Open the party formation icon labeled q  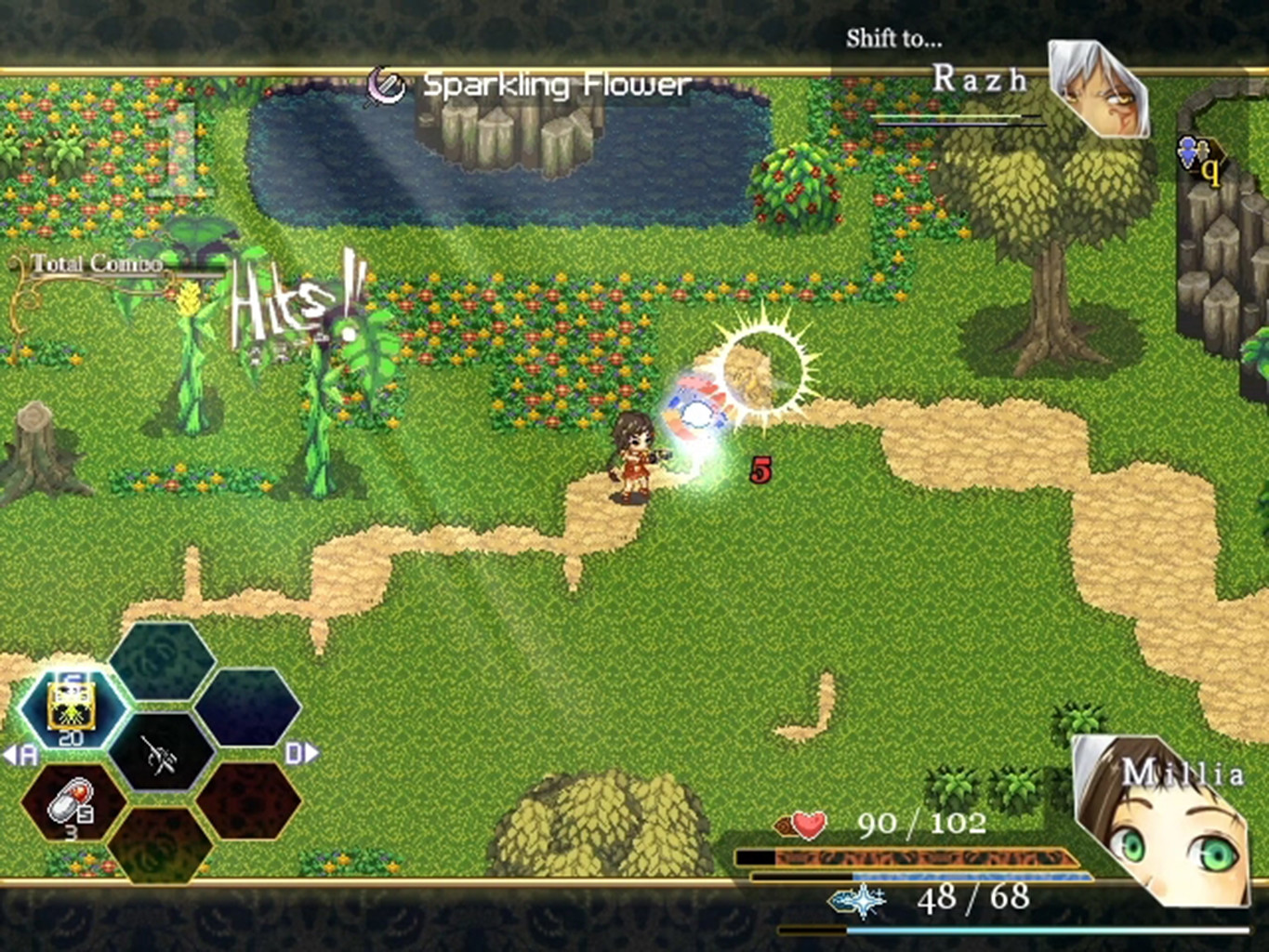[x=1197, y=156]
